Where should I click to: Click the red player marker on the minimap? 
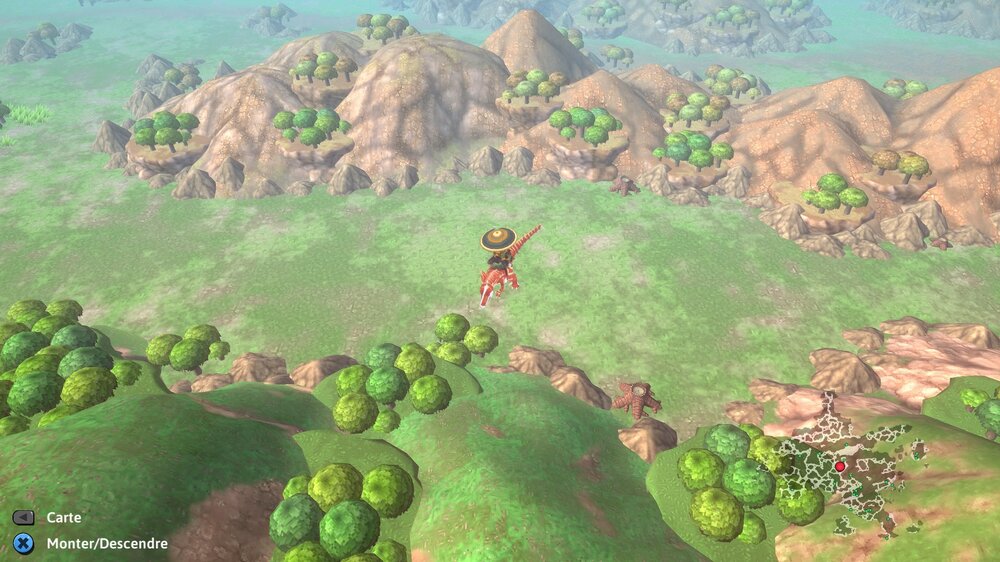[840, 466]
